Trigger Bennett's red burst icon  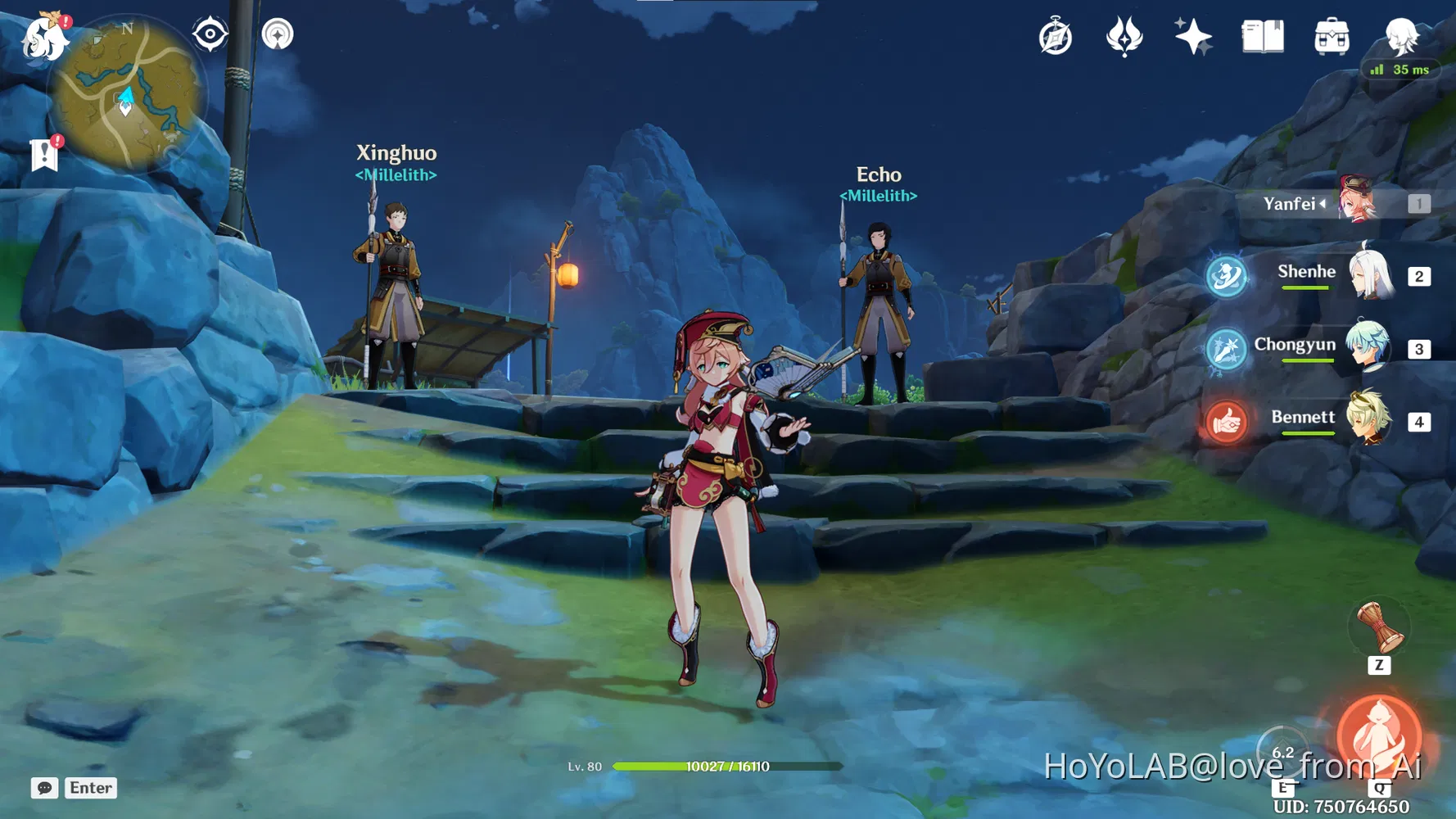click(x=1226, y=422)
